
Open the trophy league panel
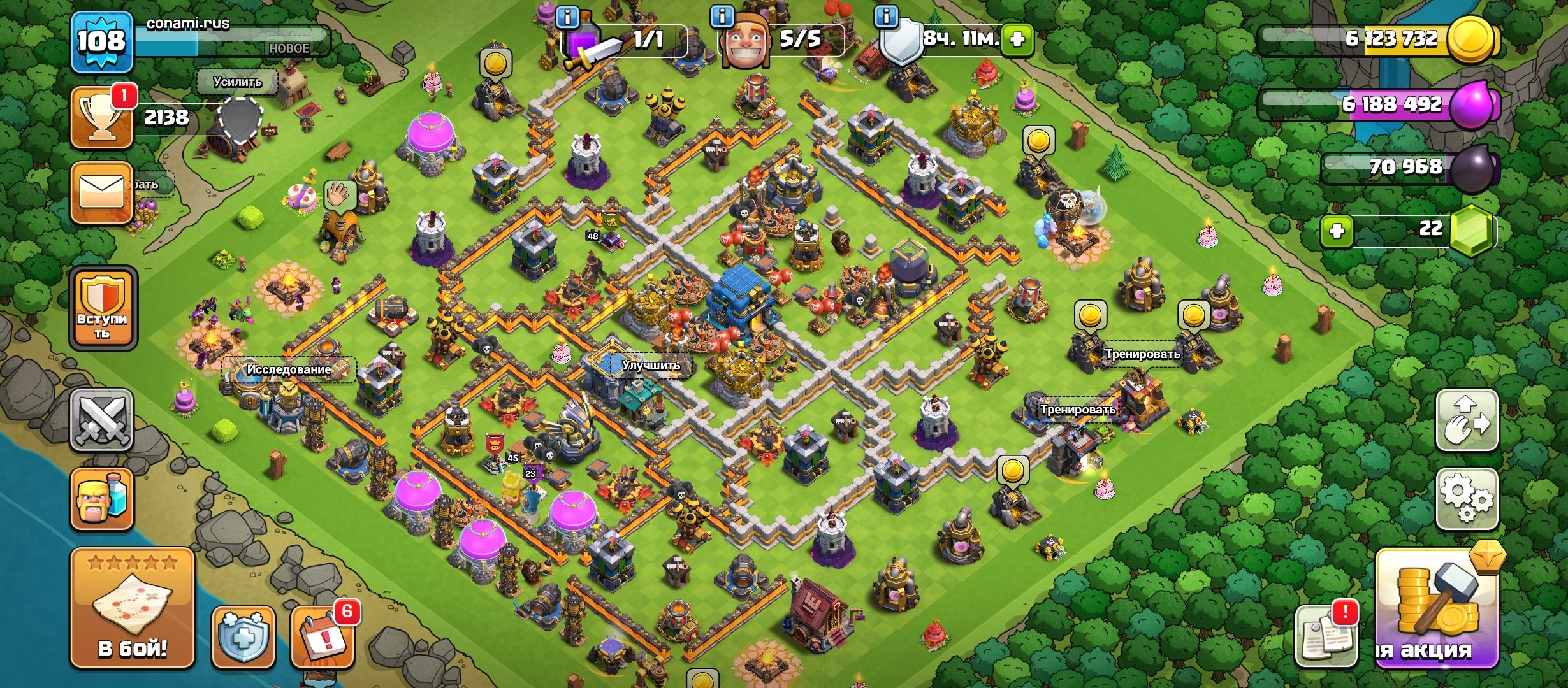[102, 118]
